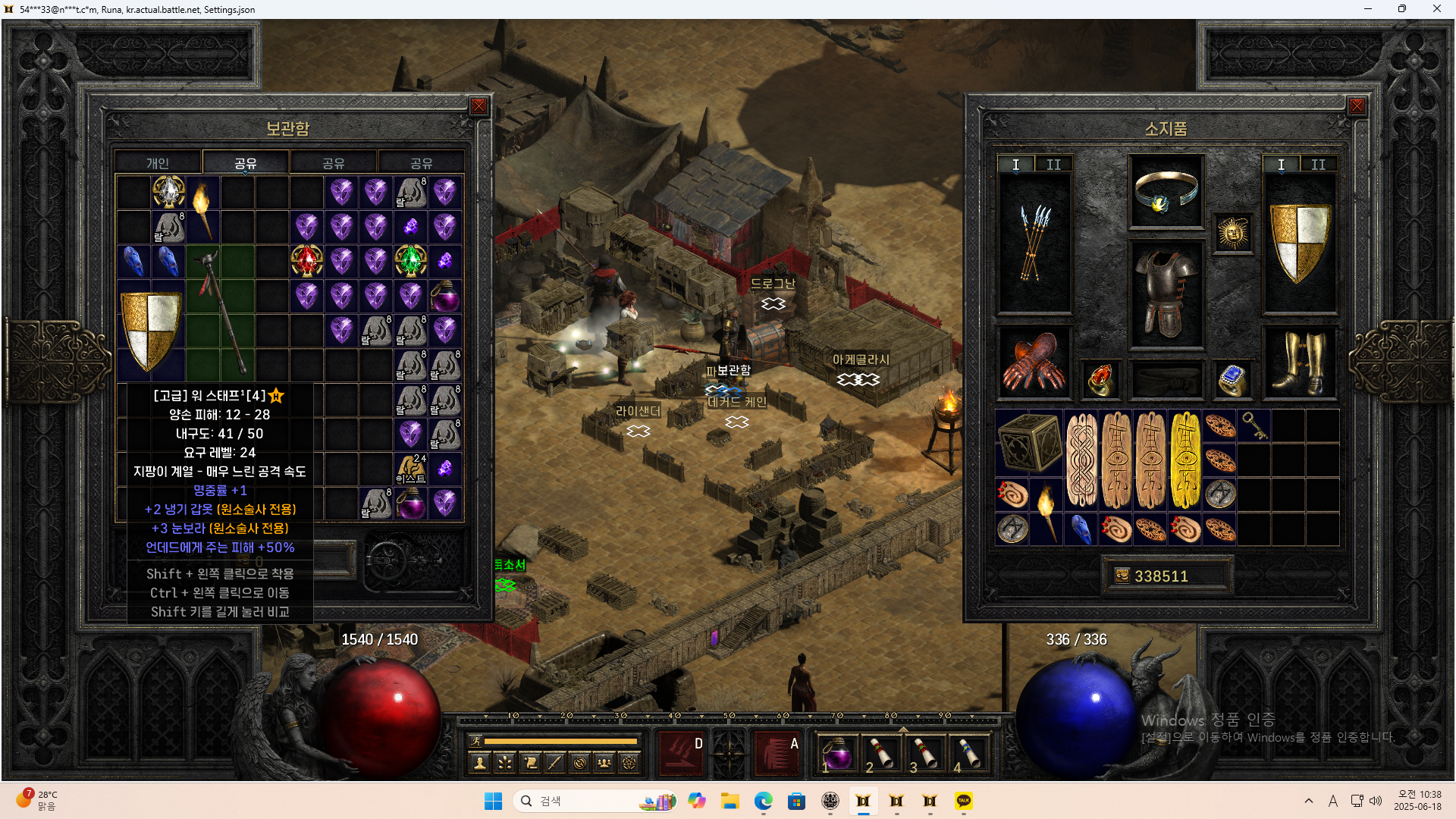The image size is (1456, 819).
Task: Select the yellow tome in the inventory
Action: point(1186,460)
